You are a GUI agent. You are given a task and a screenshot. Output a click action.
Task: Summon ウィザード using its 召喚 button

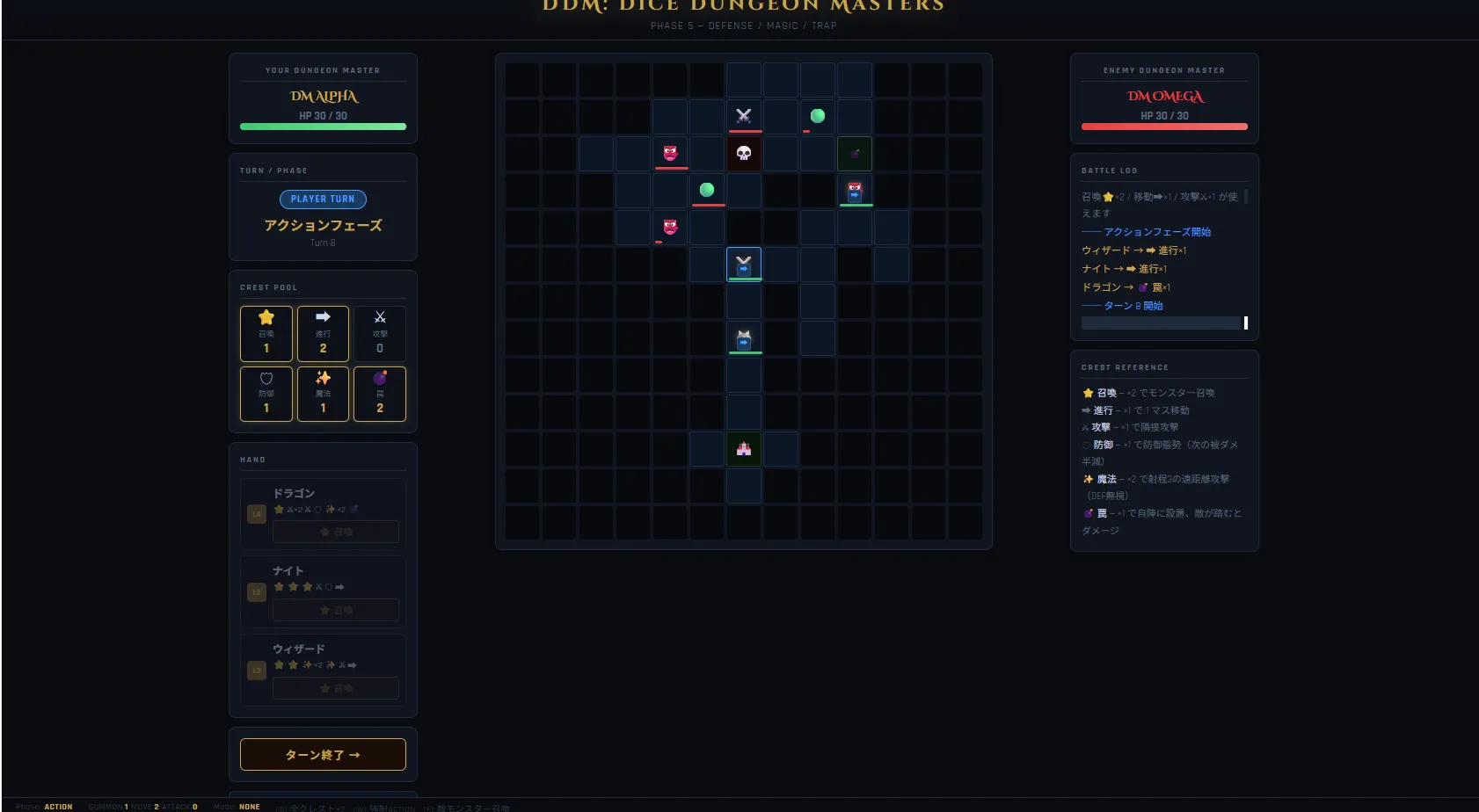pyautogui.click(x=336, y=688)
